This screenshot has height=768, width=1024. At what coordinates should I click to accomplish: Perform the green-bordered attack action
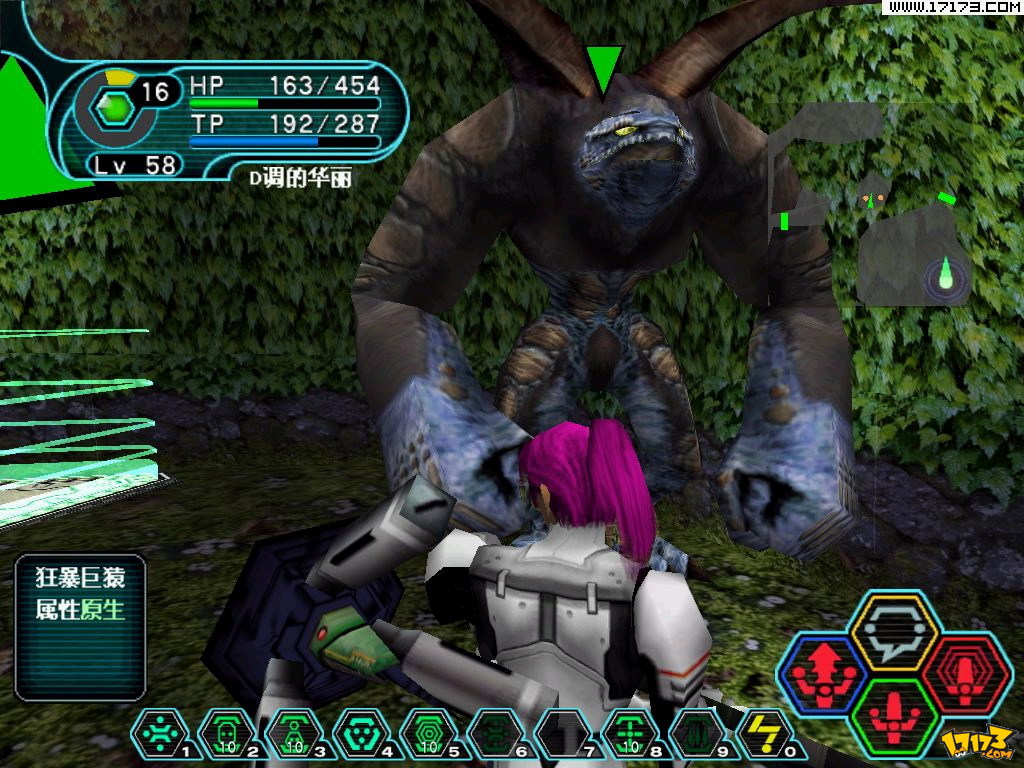coord(892,714)
